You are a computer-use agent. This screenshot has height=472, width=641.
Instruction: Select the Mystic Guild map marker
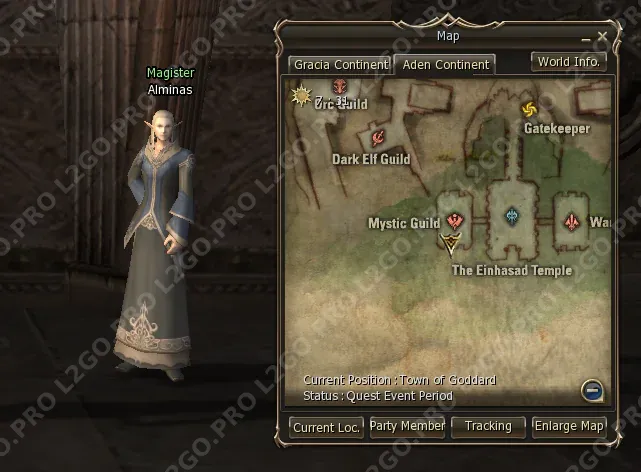tap(455, 222)
